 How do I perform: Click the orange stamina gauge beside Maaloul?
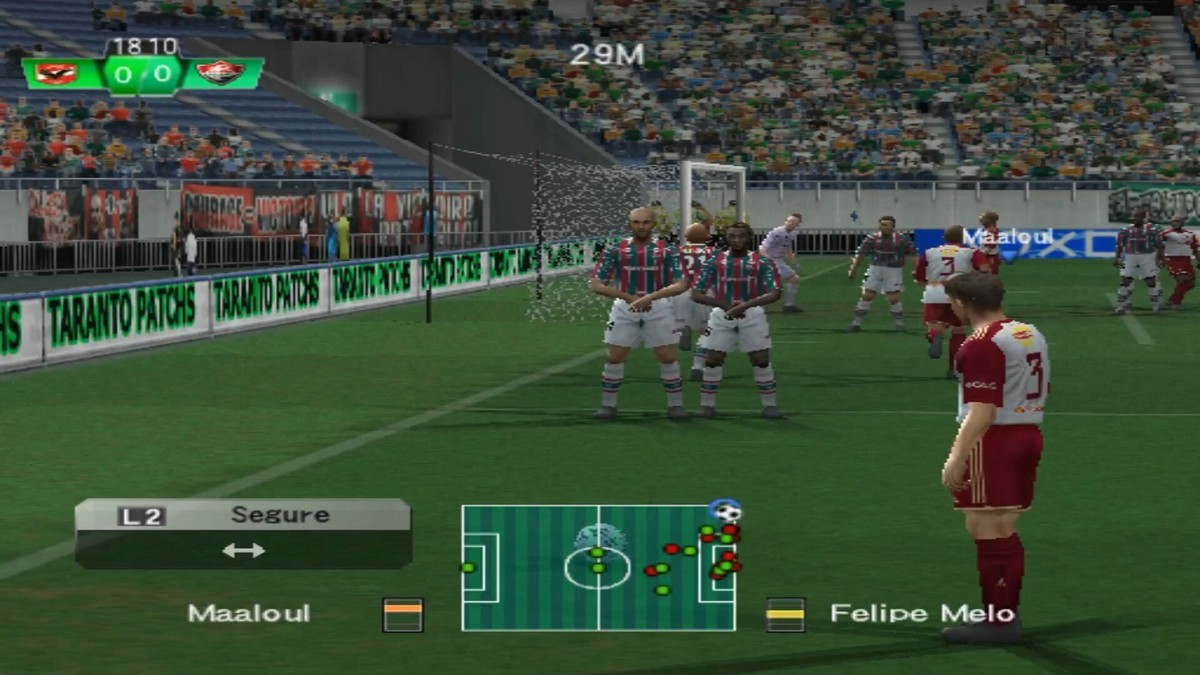click(x=403, y=614)
